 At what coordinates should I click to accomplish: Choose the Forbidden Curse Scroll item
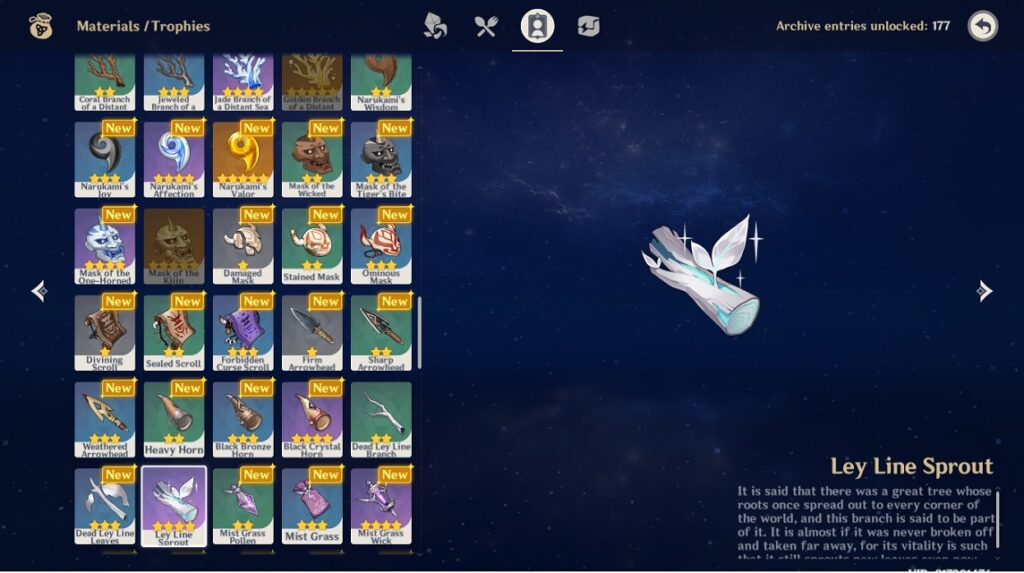[243, 332]
